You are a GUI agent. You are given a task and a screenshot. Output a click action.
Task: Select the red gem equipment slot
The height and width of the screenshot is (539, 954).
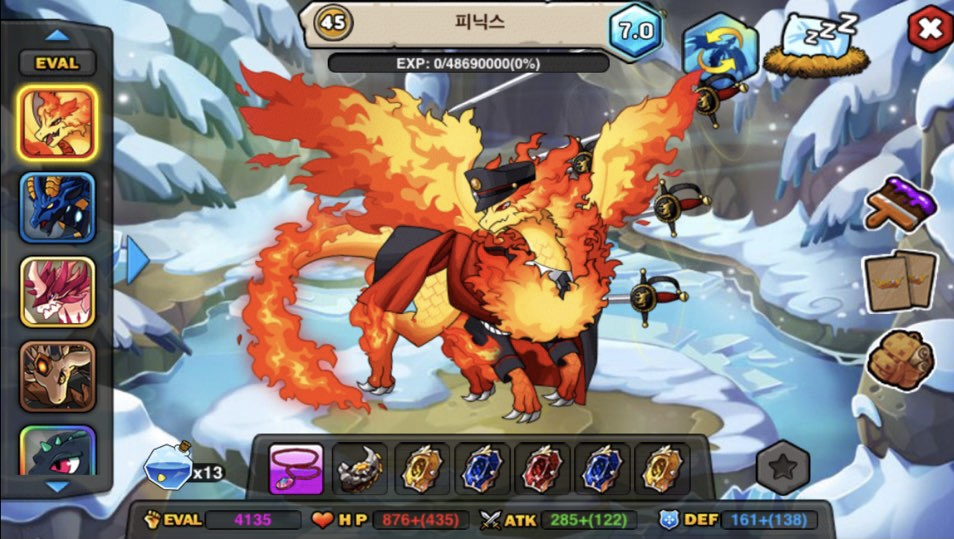[x=541, y=469]
